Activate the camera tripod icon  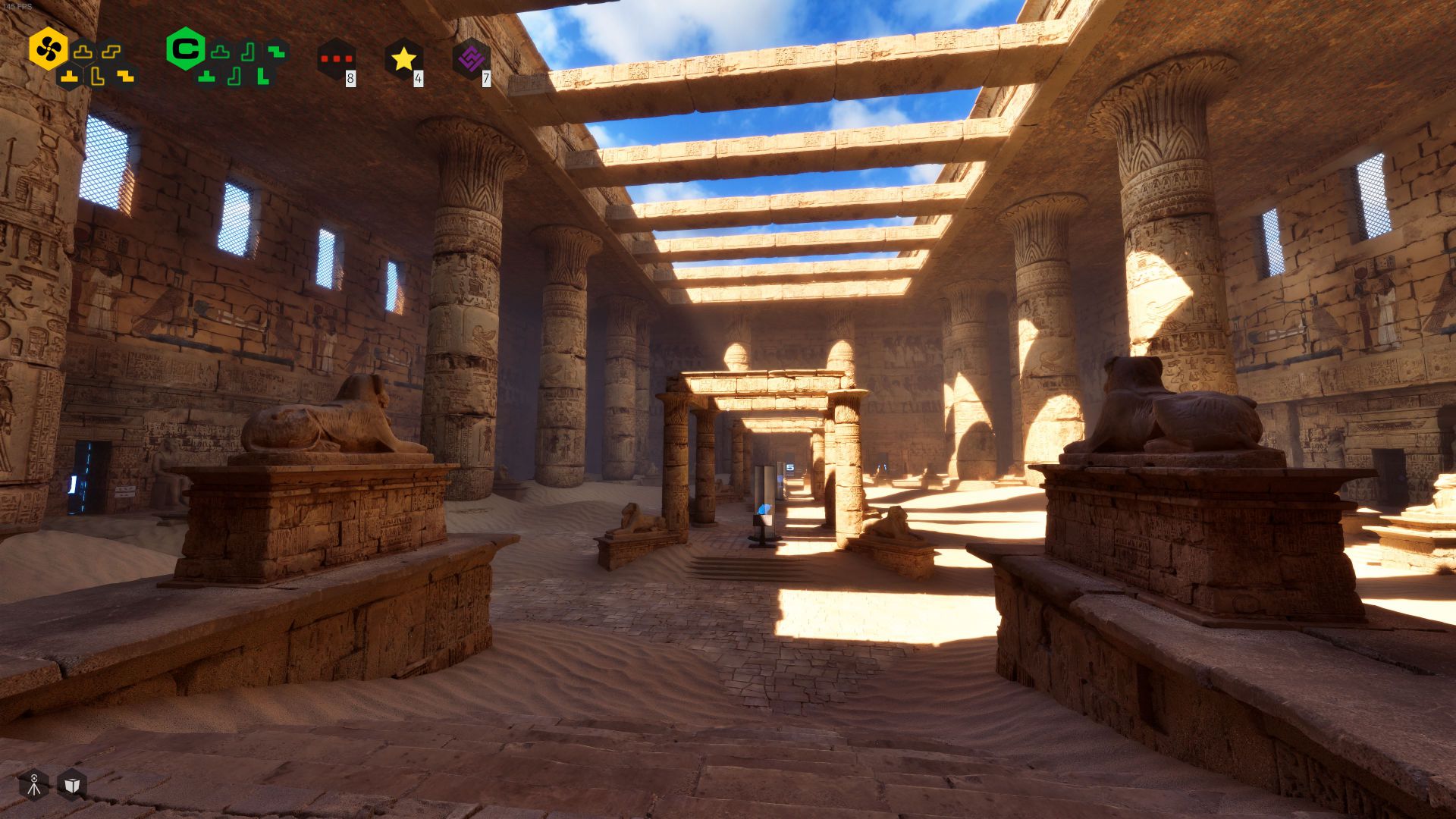(x=34, y=785)
